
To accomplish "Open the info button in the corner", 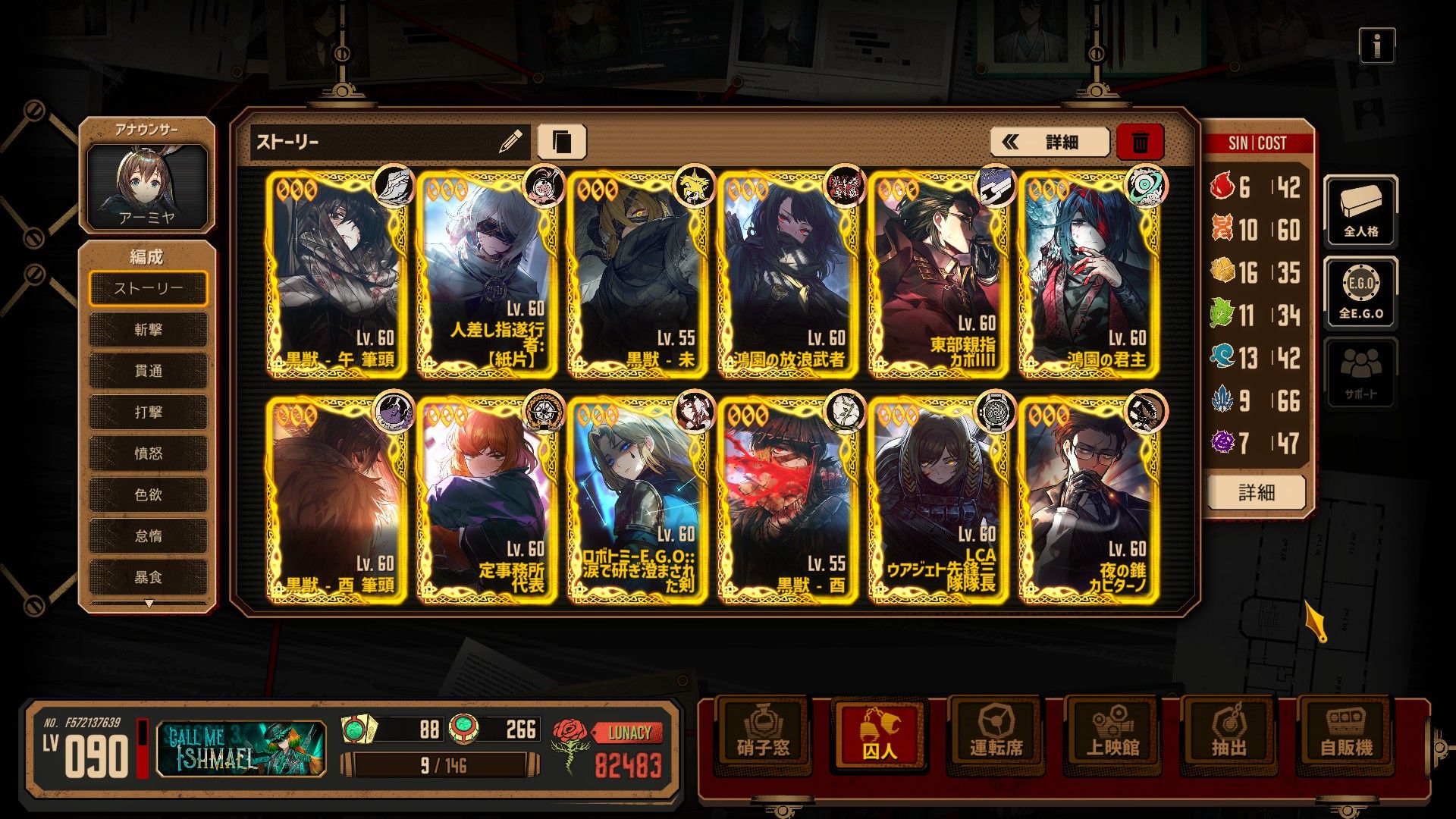I will coord(1376,47).
